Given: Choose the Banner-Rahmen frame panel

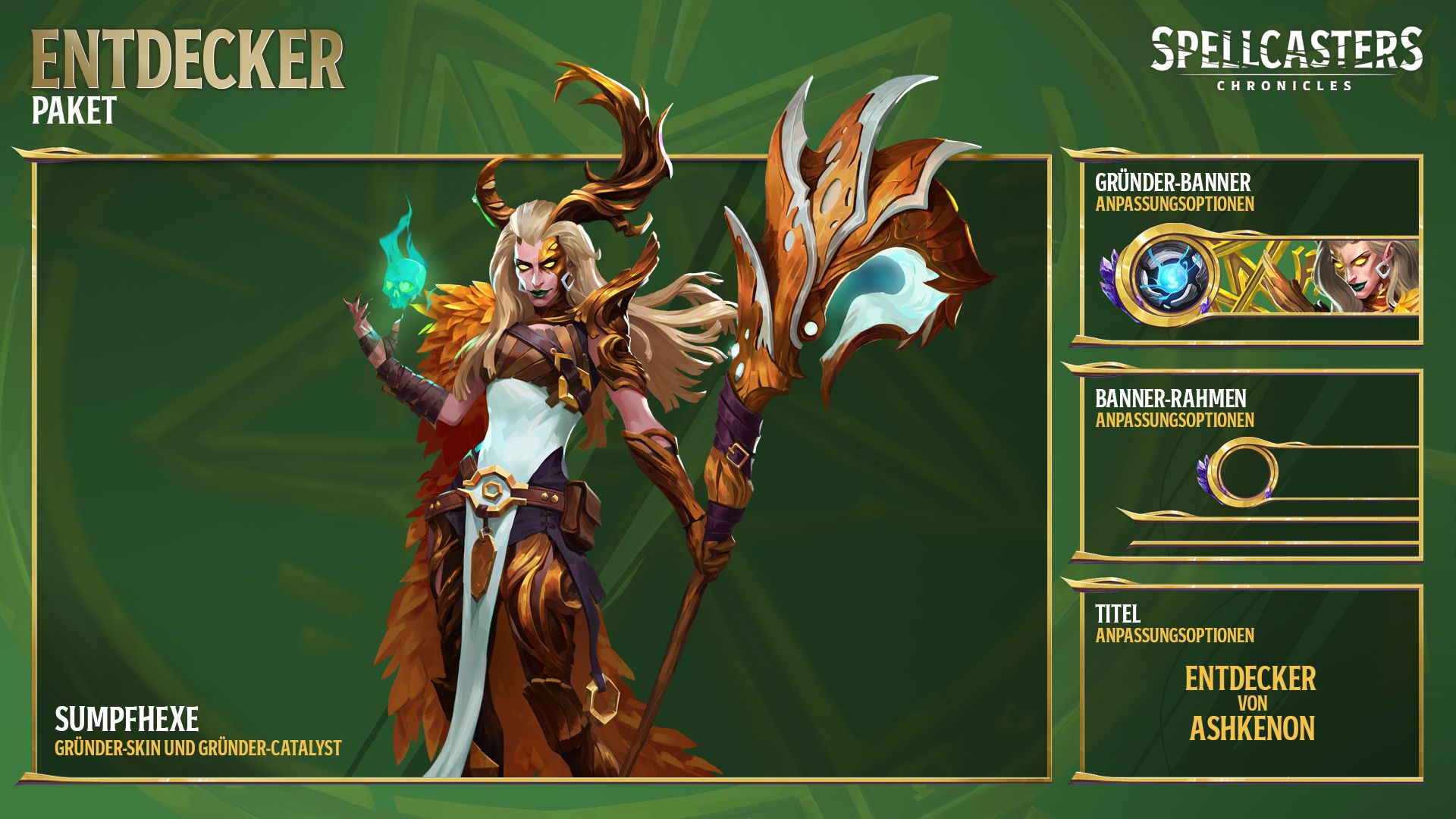Looking at the screenshot, I should click(1250, 465).
